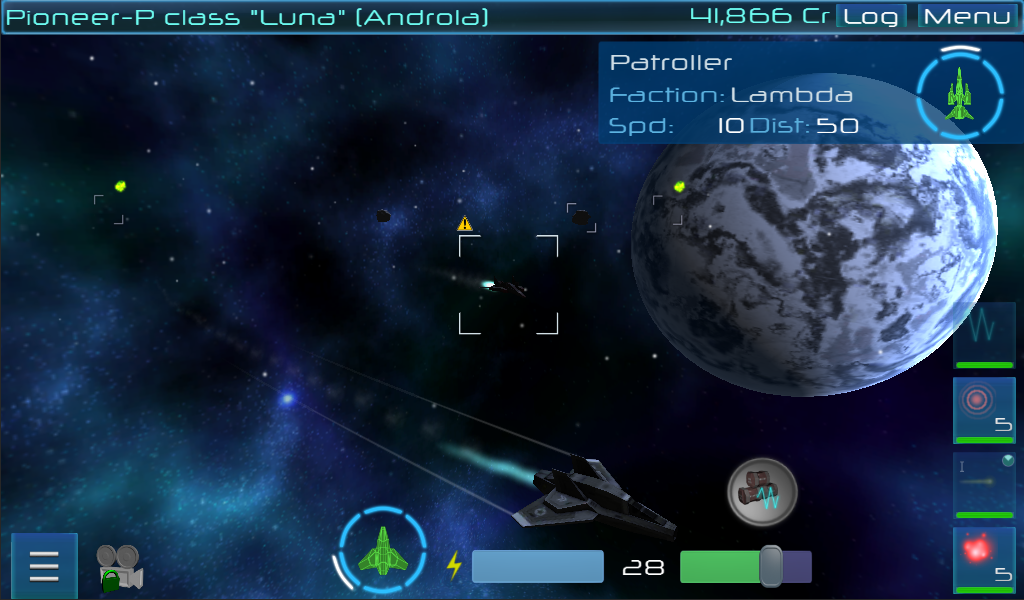The image size is (1024, 600).
Task: Toggle the camera lock icon
Action: (x=119, y=568)
